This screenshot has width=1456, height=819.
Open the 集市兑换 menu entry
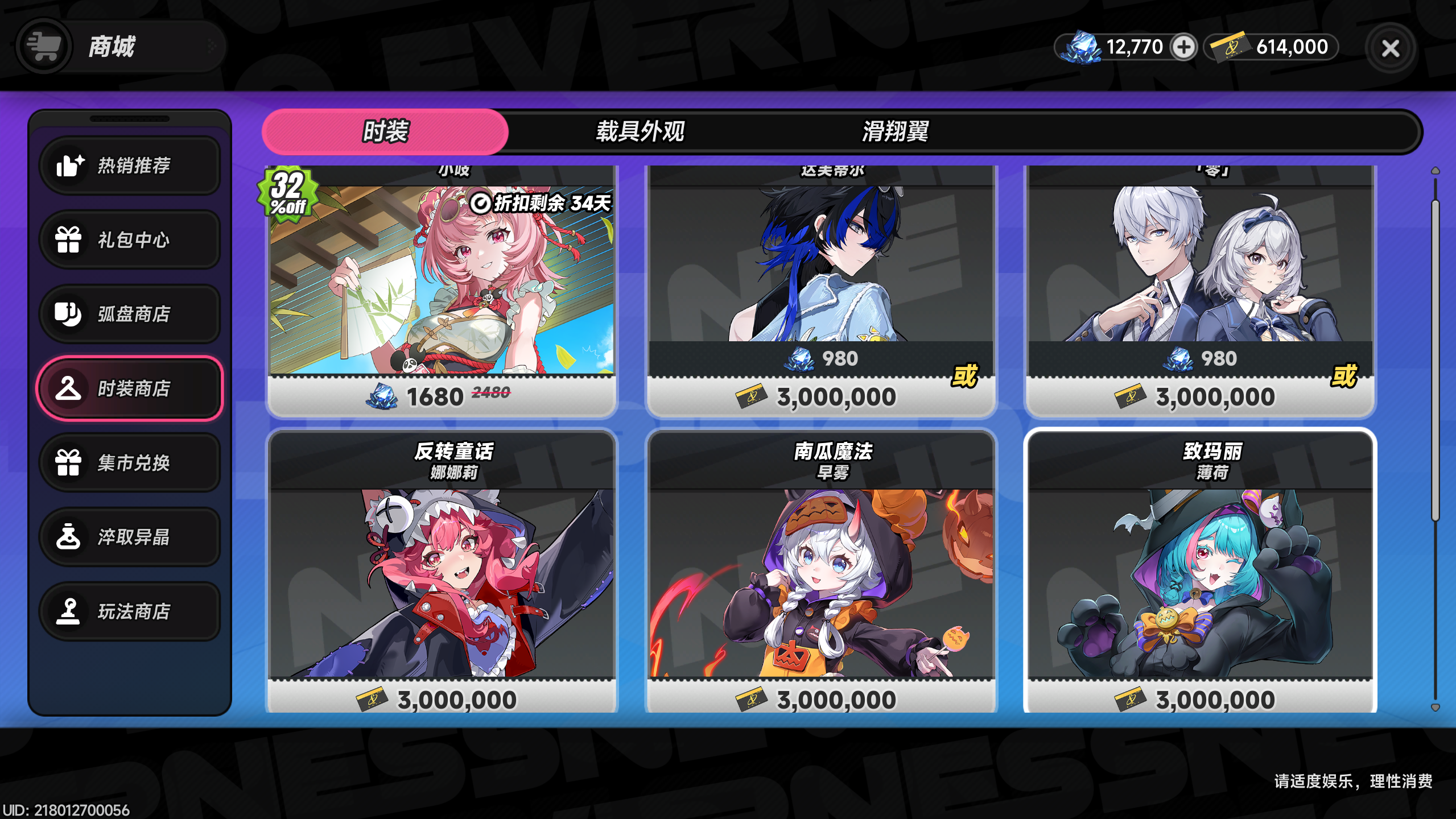(130, 463)
